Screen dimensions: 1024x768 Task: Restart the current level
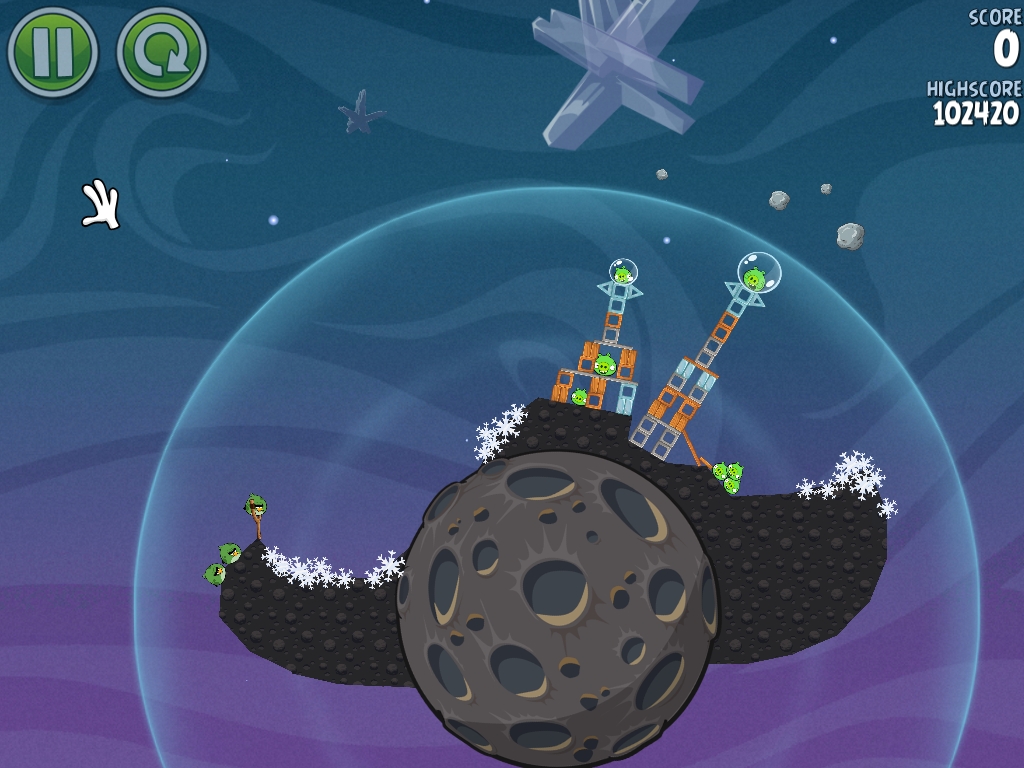tap(161, 52)
